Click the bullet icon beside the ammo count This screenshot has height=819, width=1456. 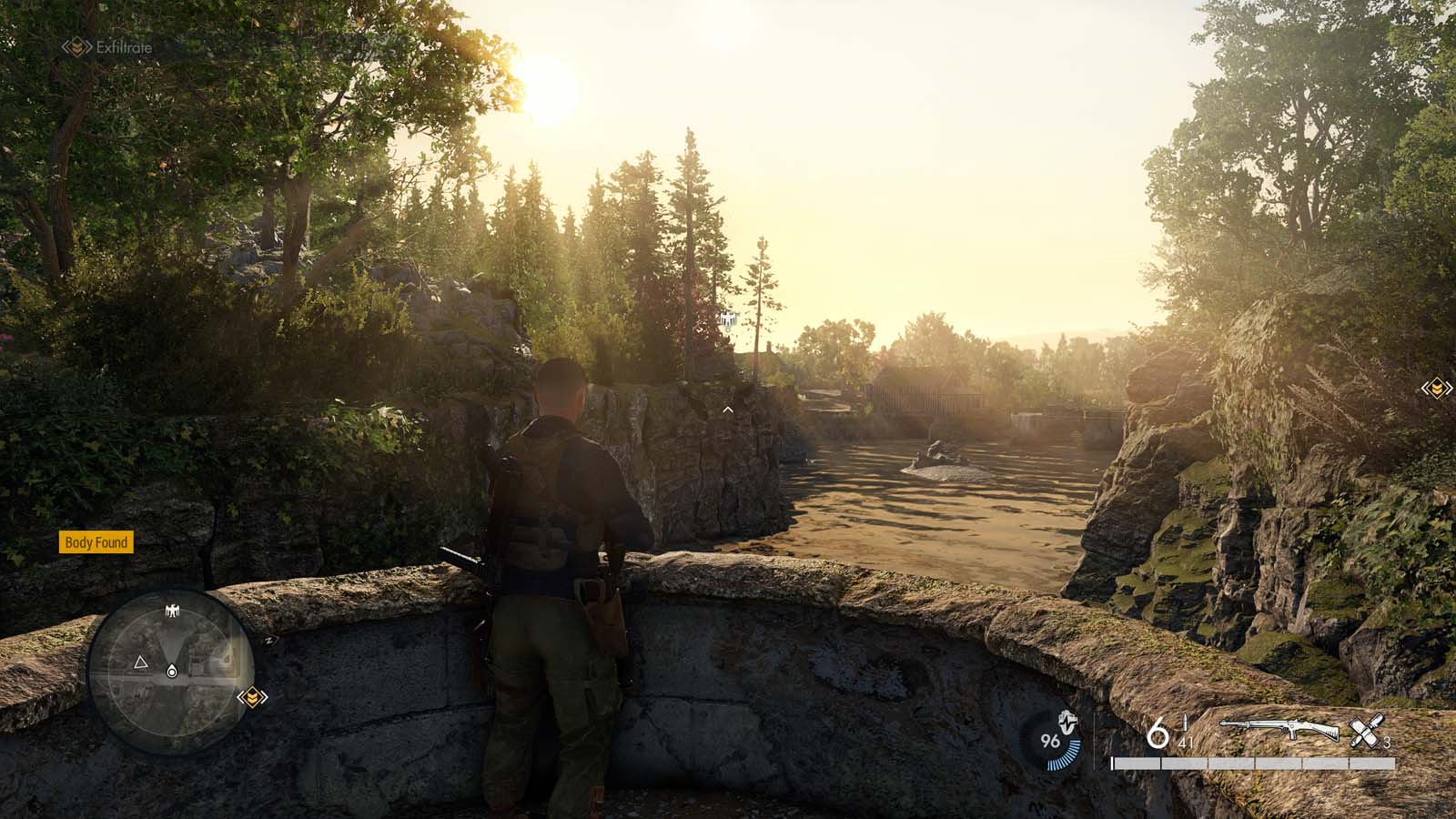point(1185,723)
